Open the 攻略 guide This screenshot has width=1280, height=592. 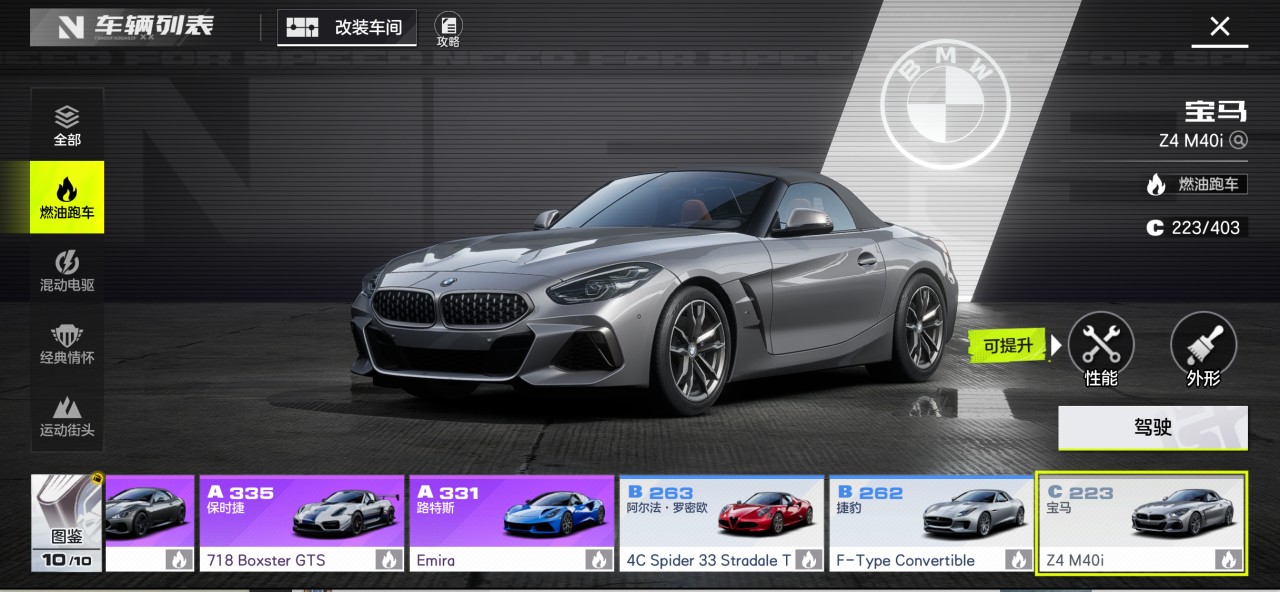point(448,30)
